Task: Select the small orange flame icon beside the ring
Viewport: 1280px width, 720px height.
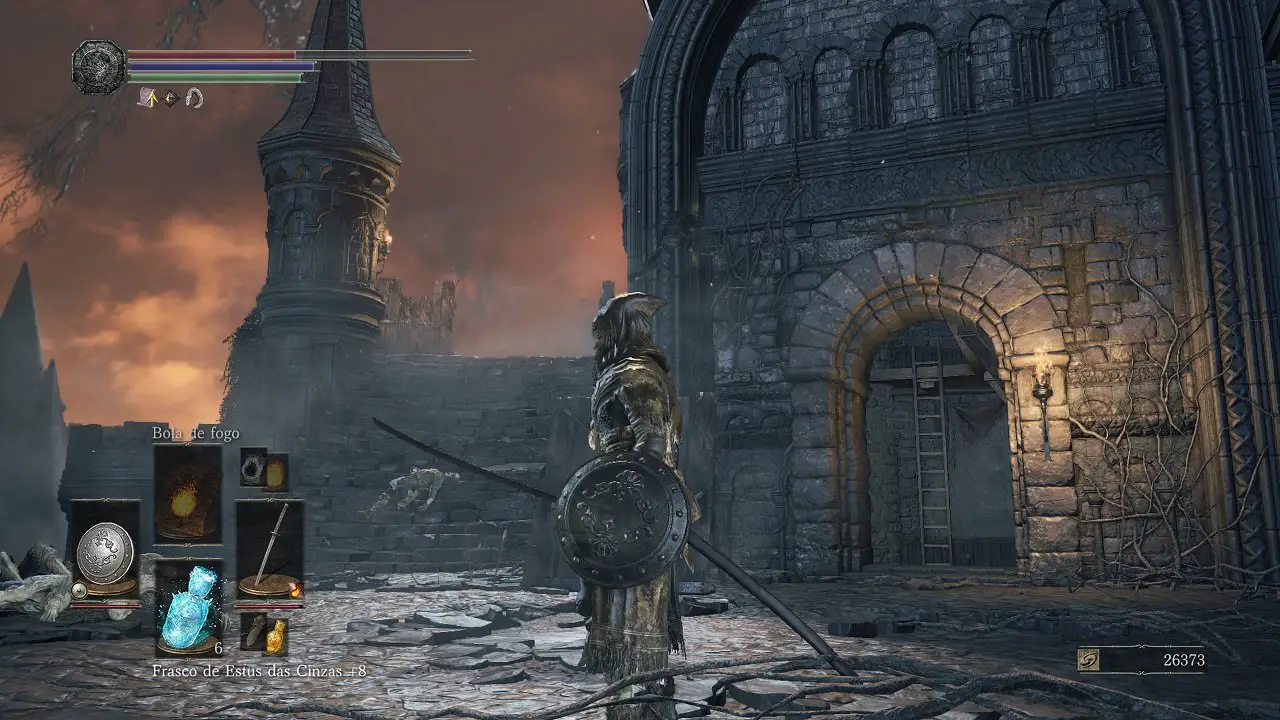Action: pos(275,473)
